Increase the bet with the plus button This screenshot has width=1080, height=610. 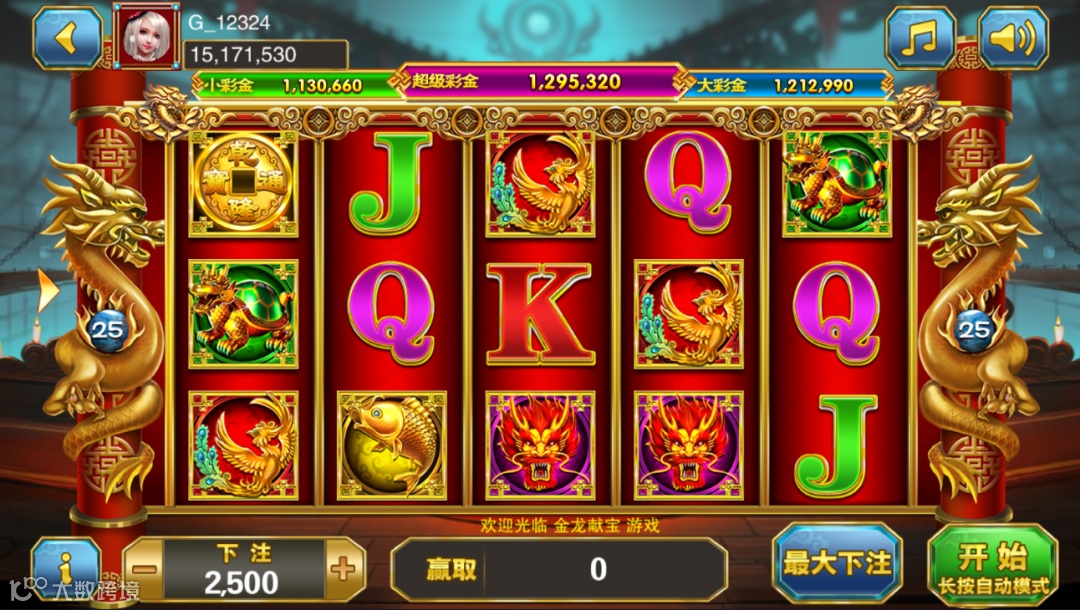coord(343,570)
